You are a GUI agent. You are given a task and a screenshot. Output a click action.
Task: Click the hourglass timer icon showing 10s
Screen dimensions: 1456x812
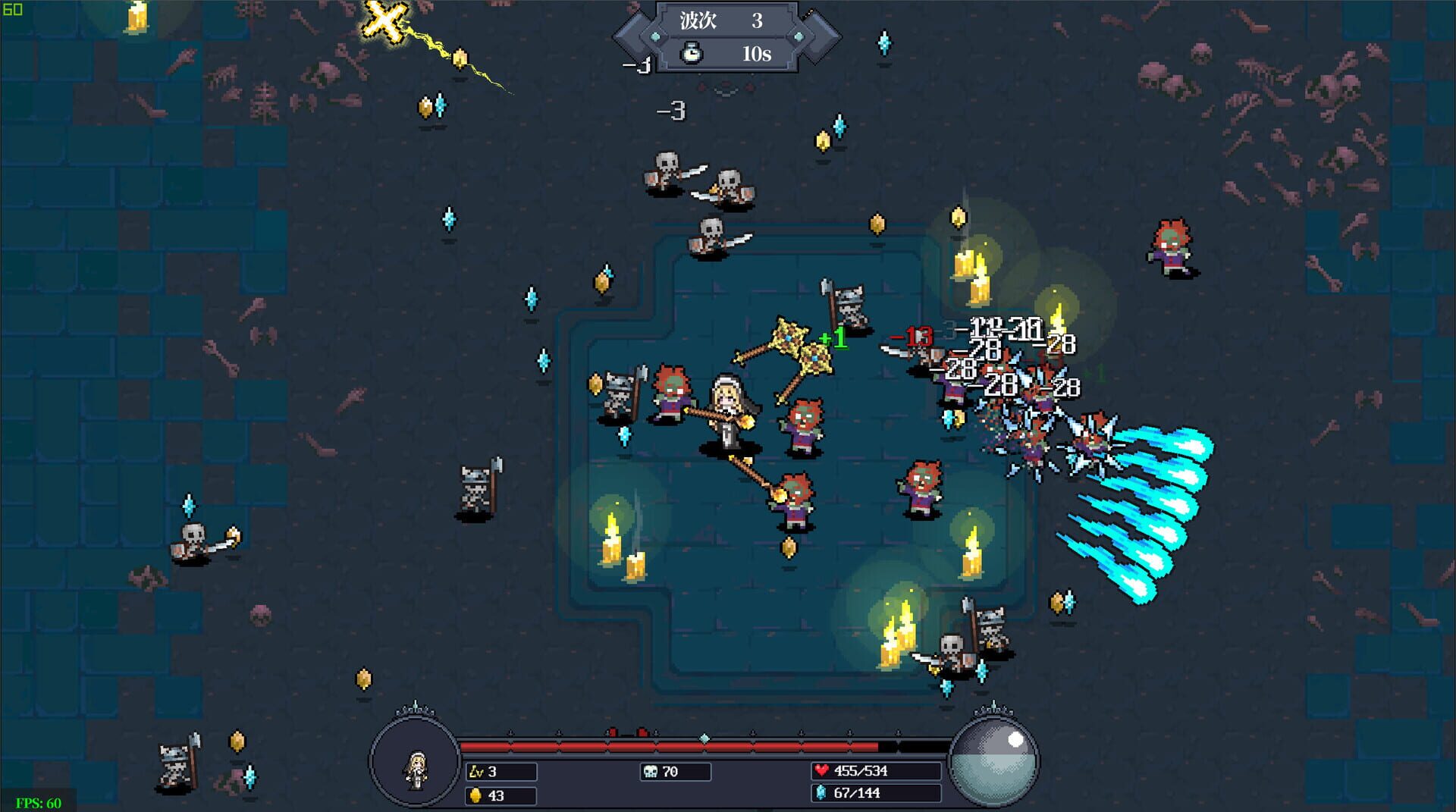coord(692,53)
